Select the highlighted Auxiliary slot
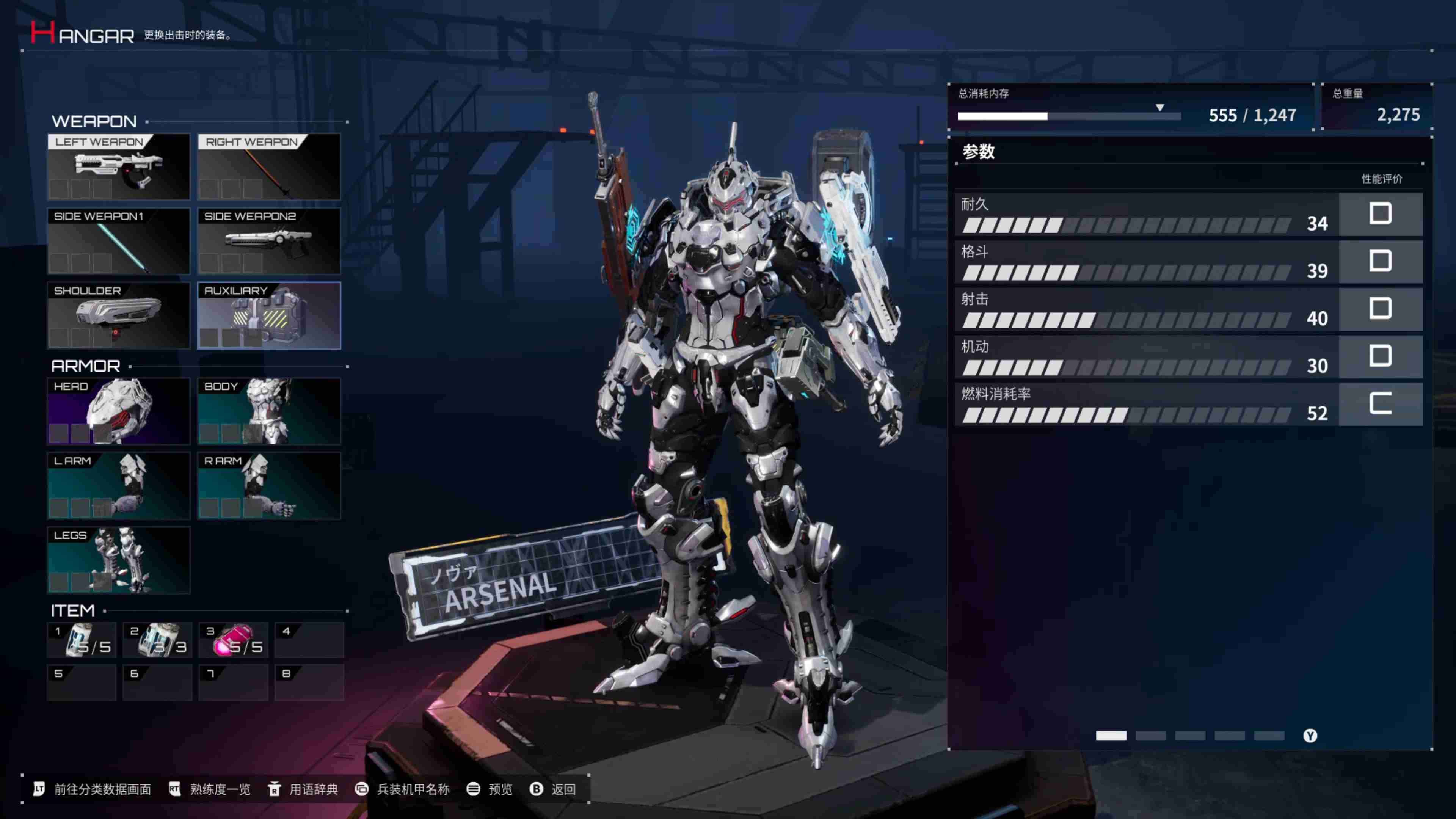Screen dimensions: 1456x819 tap(269, 315)
